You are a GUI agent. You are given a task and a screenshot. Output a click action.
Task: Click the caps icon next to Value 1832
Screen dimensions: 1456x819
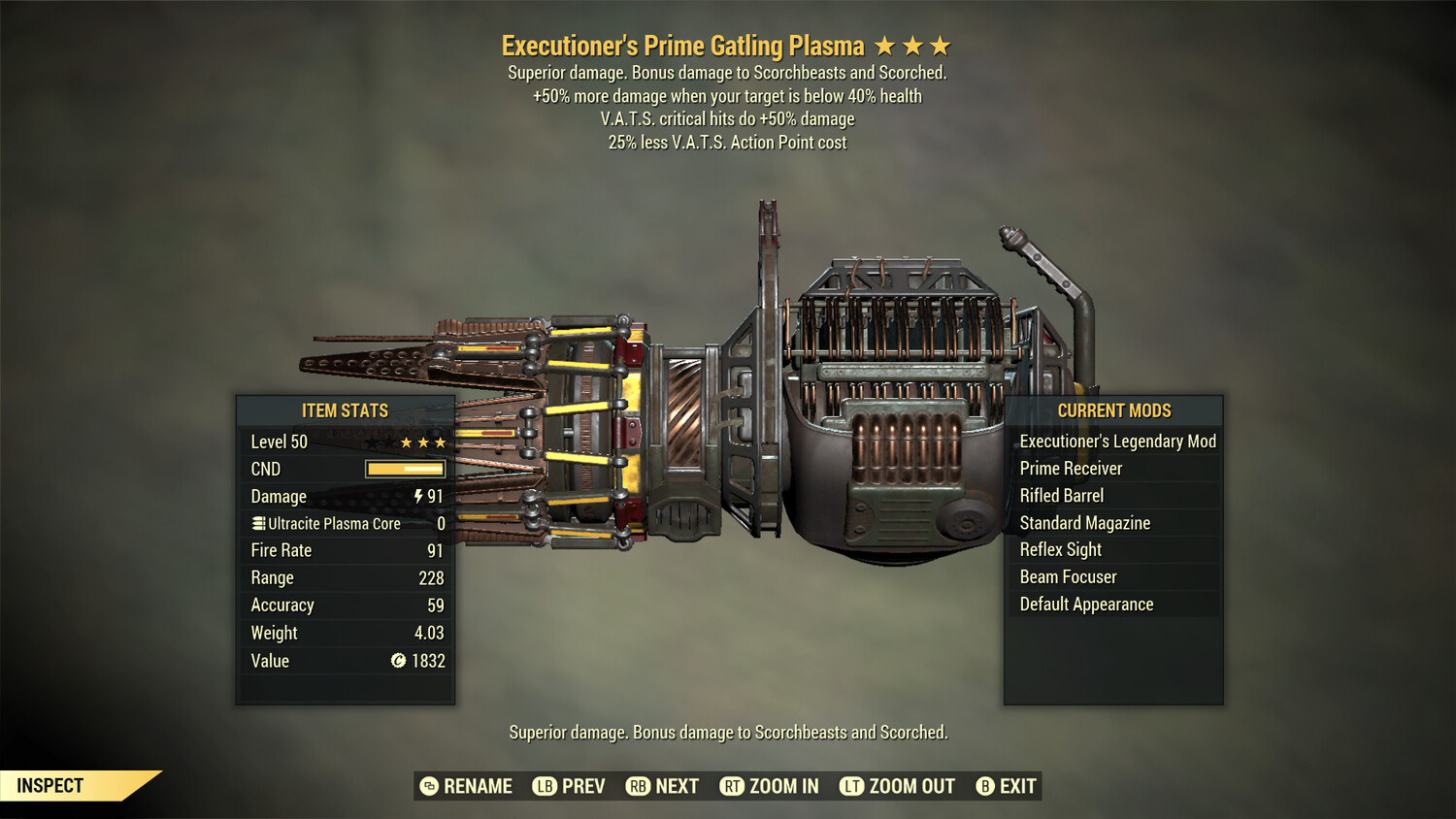click(397, 661)
